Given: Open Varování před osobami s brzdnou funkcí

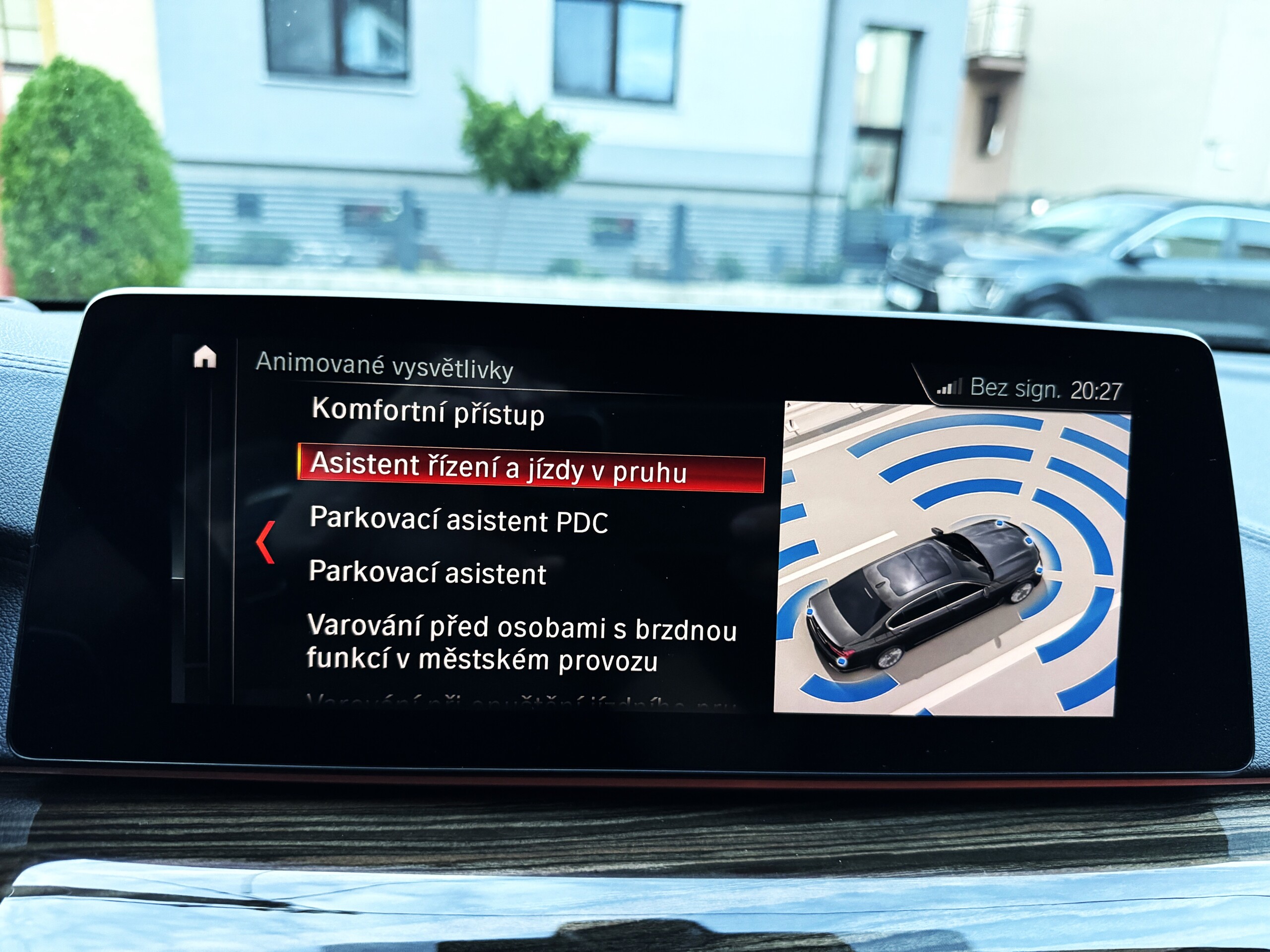Looking at the screenshot, I should 520,643.
